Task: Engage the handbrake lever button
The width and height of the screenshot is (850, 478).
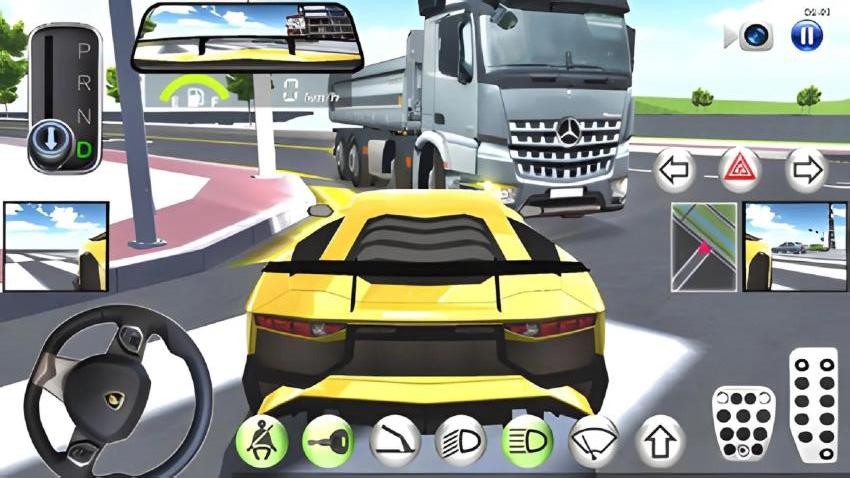Action: [x=394, y=440]
